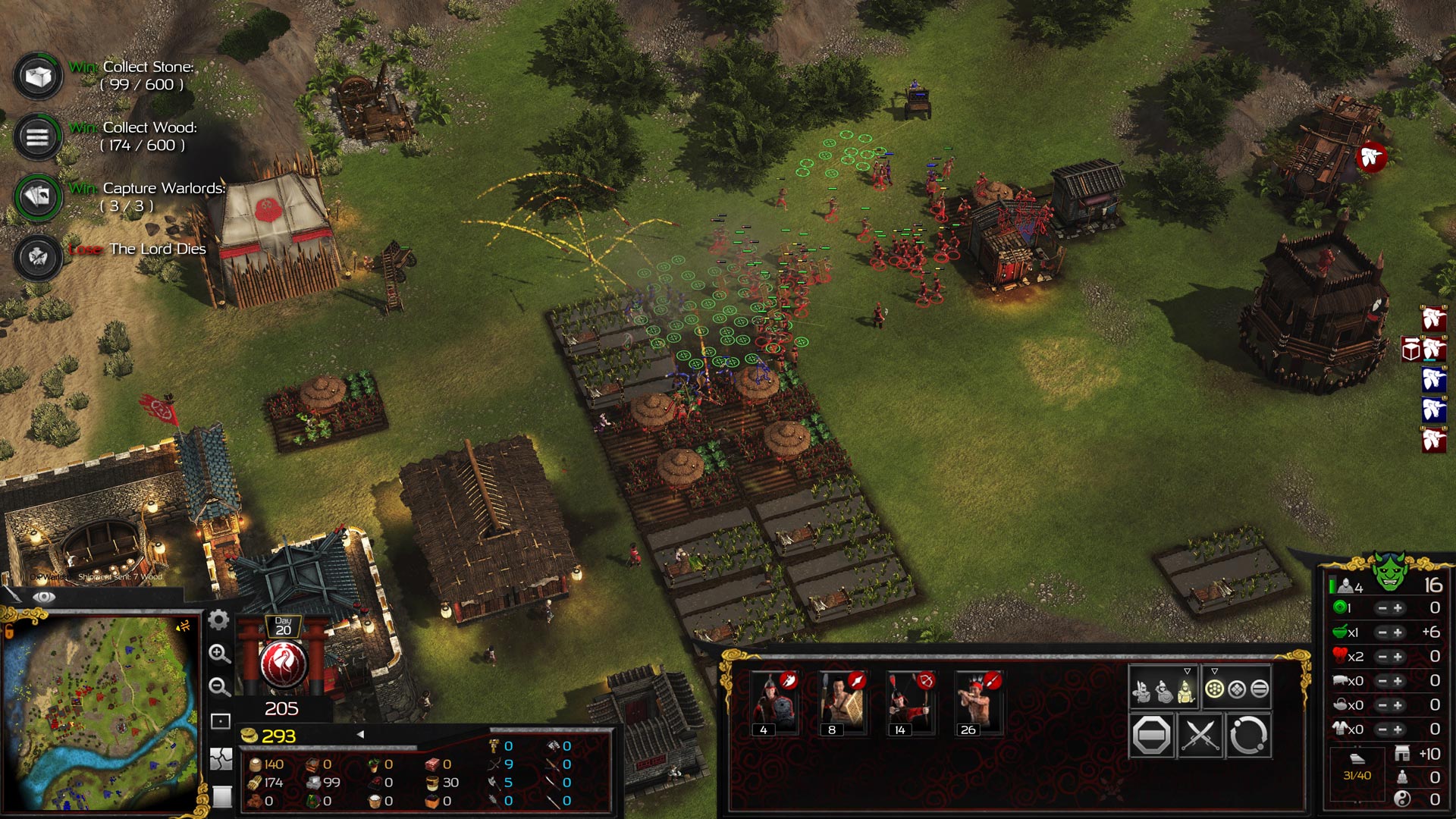The width and height of the screenshot is (1456, 819).
Task: Select the archer unit card showing 14
Action: click(x=910, y=703)
